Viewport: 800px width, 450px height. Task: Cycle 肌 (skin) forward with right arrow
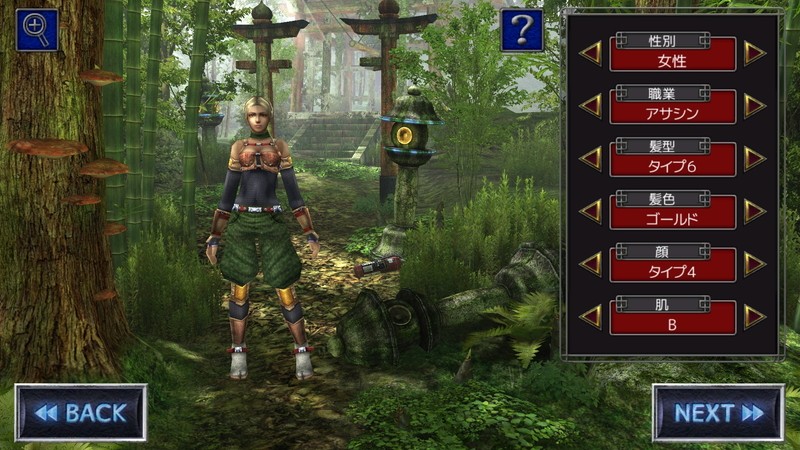[x=754, y=317]
